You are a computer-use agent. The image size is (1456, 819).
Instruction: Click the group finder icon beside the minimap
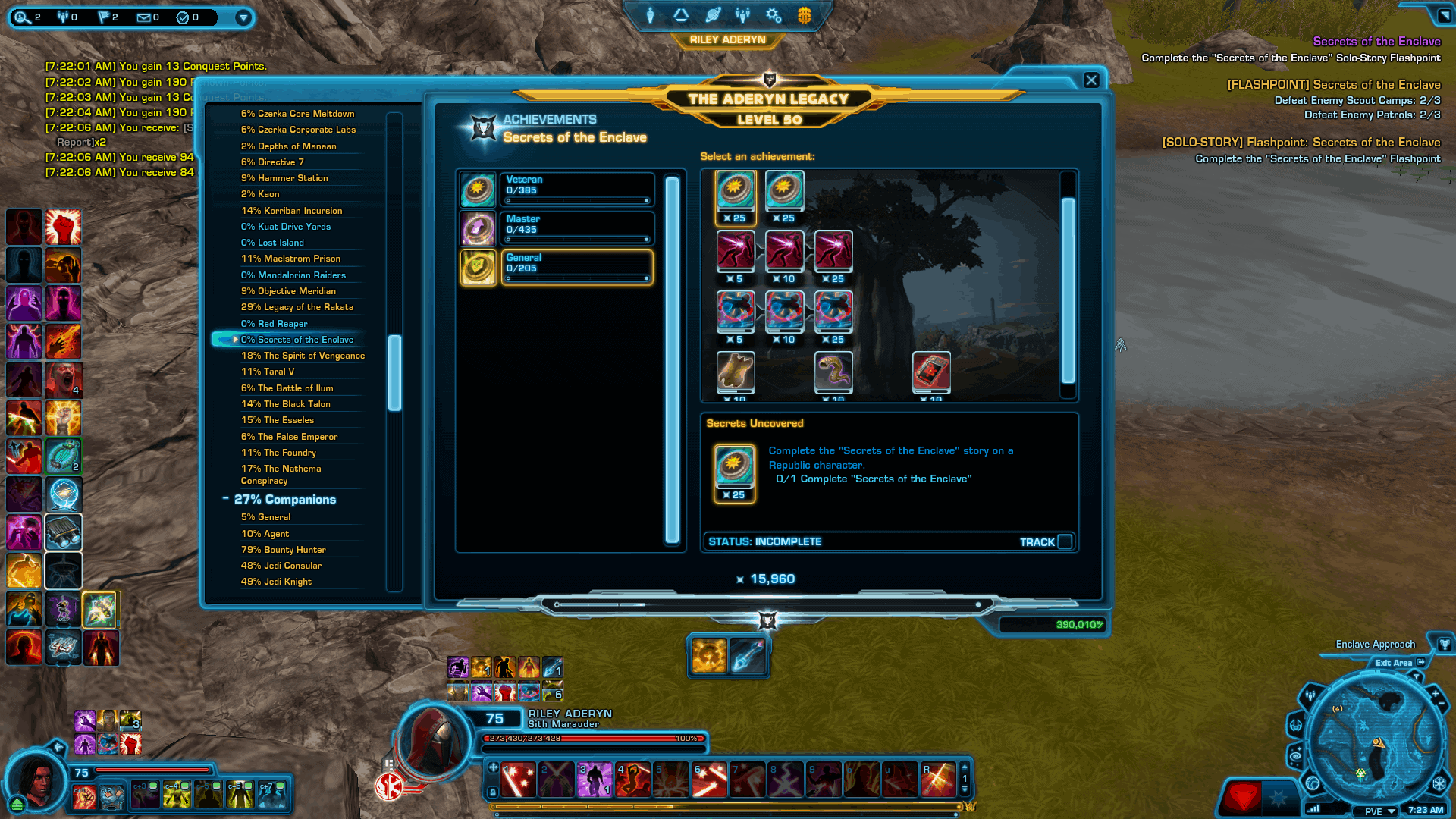point(1310,696)
